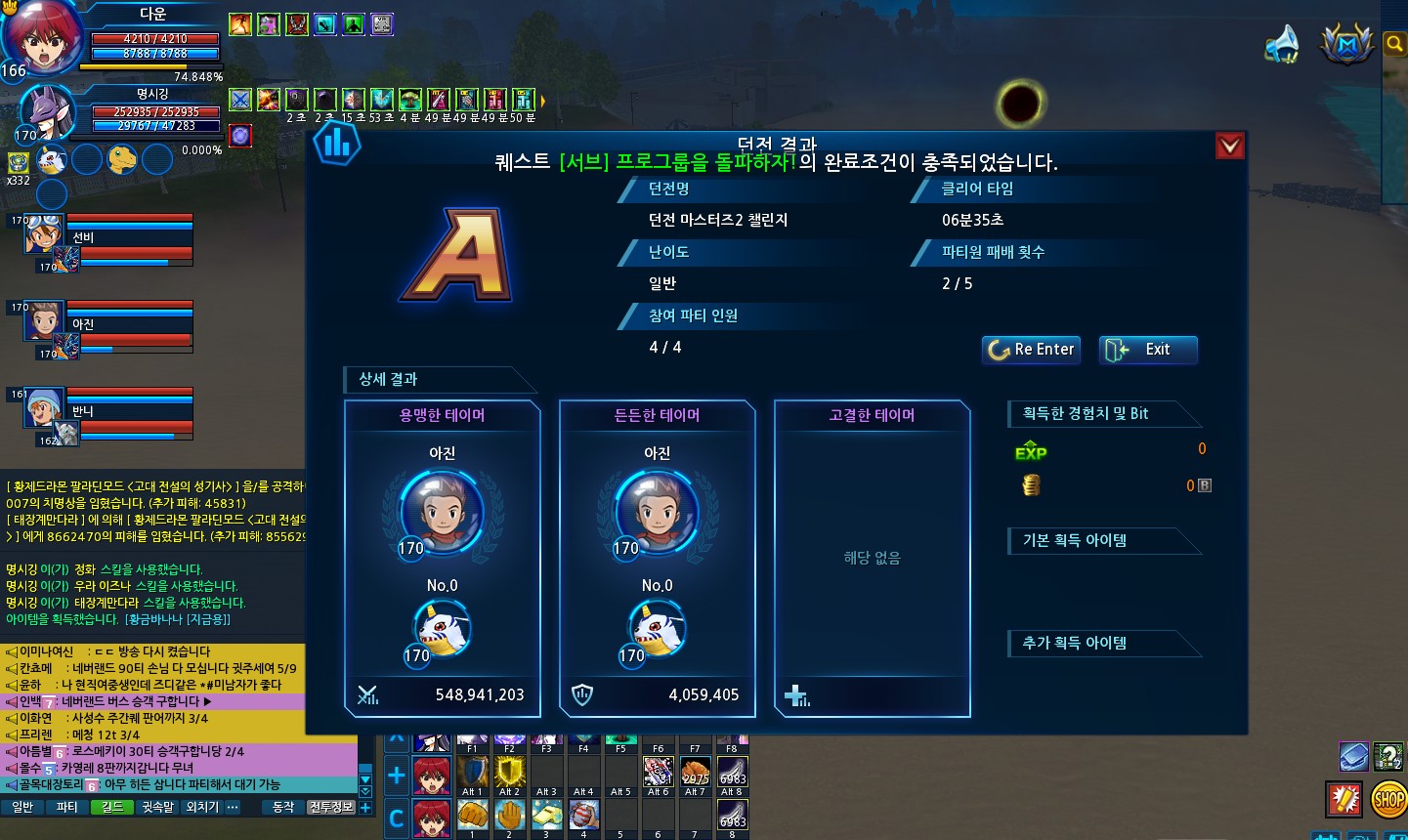
Task: Select the 일반 chat tab
Action: (x=22, y=807)
